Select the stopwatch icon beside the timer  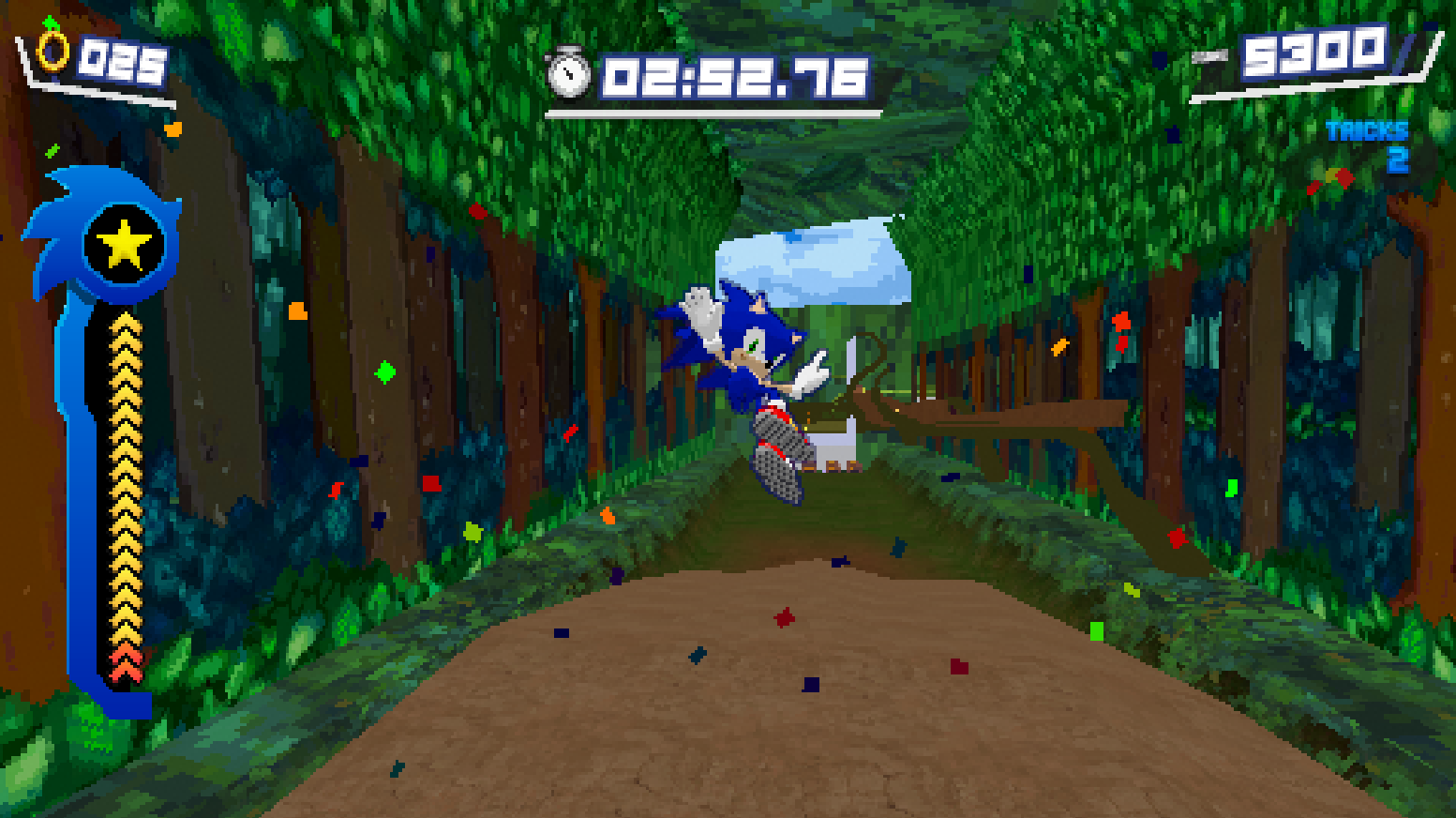(569, 72)
